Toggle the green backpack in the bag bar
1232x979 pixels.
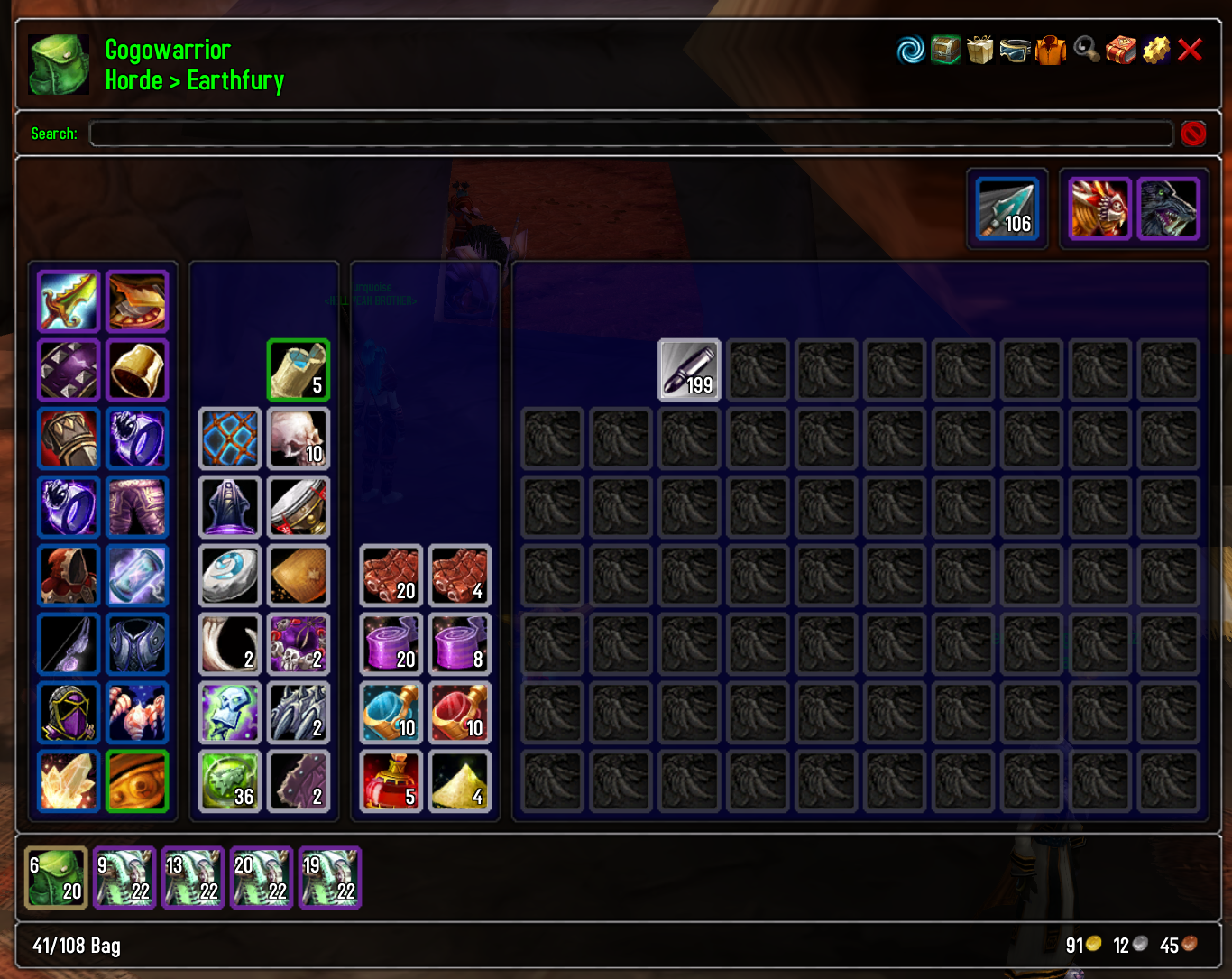[x=56, y=877]
